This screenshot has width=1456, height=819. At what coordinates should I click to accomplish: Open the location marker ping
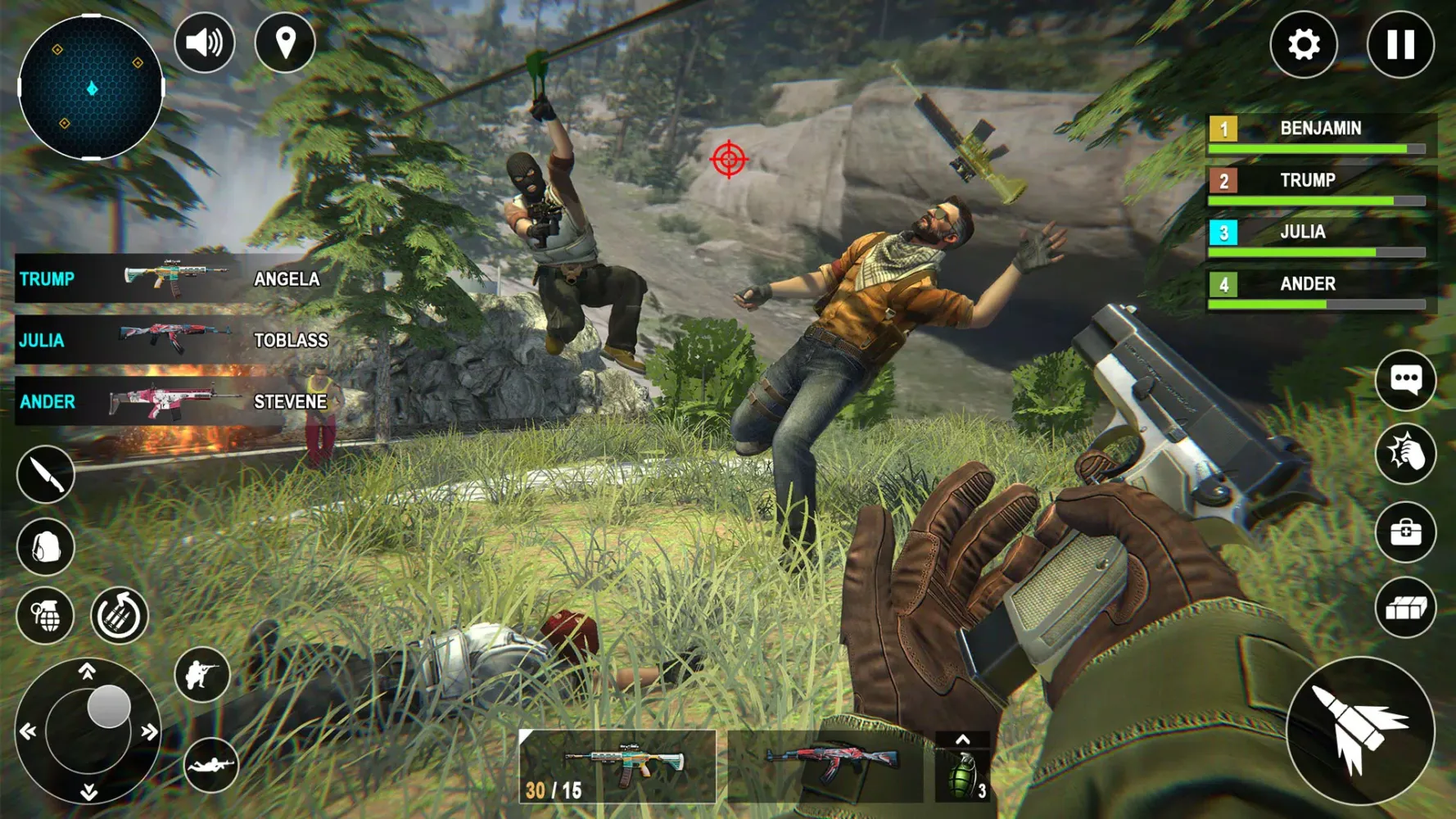284,42
